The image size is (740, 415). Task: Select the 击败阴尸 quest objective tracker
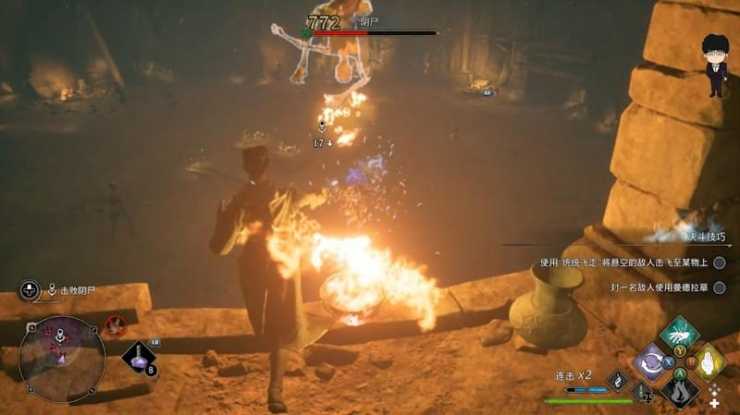click(72, 291)
